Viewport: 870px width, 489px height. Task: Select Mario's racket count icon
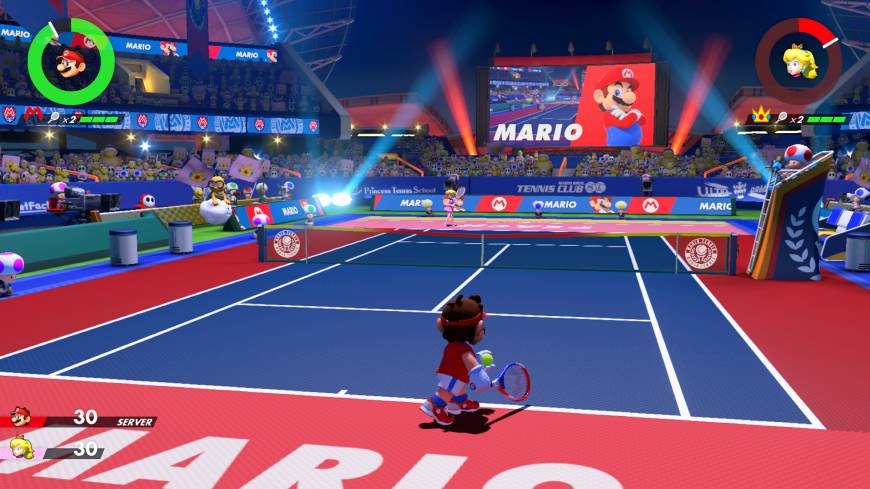pos(52,118)
